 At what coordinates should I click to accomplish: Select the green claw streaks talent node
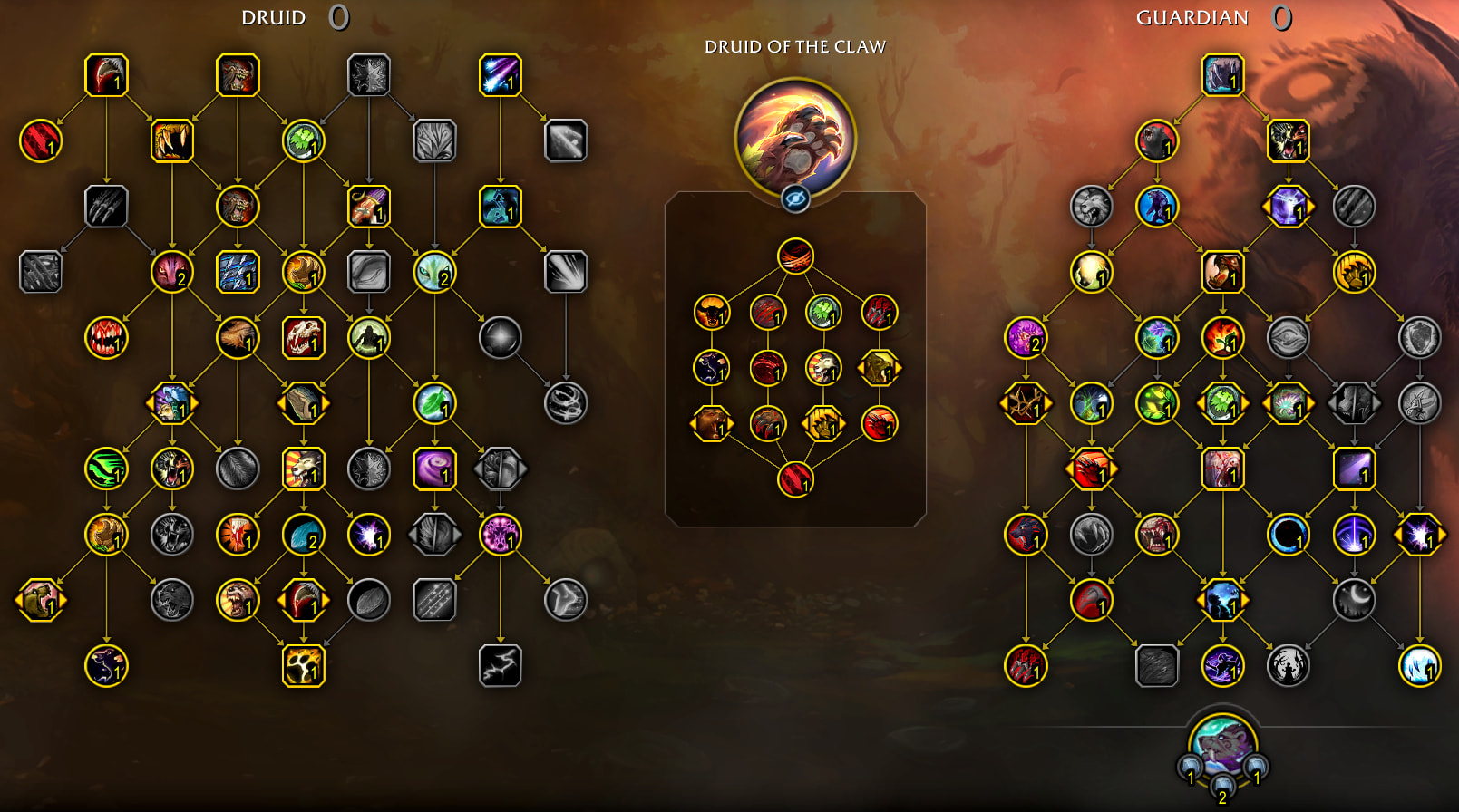[106, 469]
